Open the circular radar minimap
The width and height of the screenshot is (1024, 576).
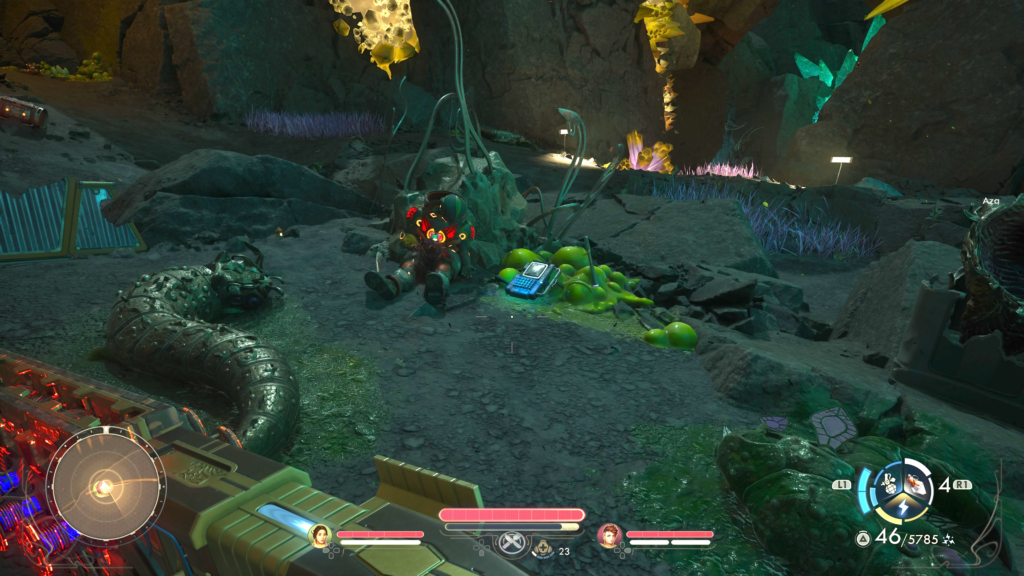click(x=105, y=487)
